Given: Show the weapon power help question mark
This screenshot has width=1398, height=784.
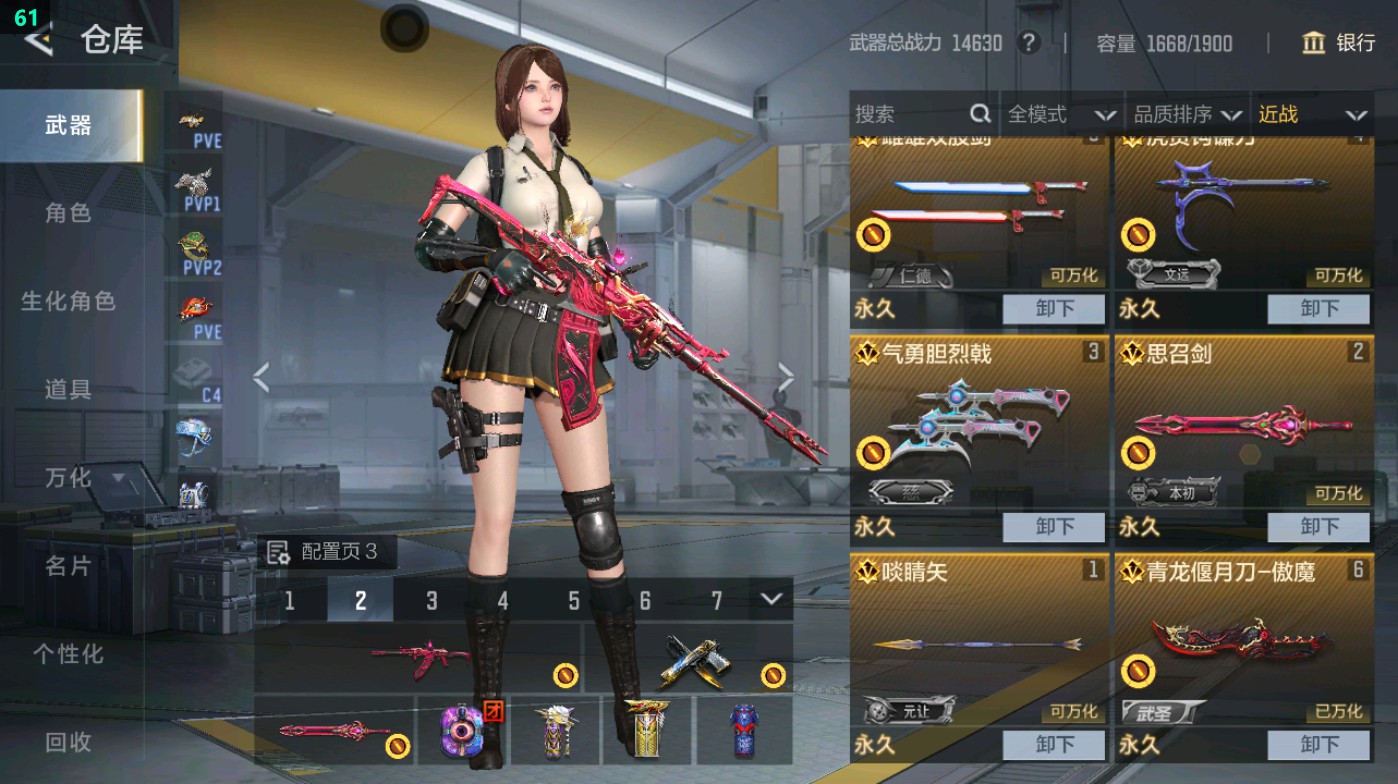Looking at the screenshot, I should [x=1027, y=43].
